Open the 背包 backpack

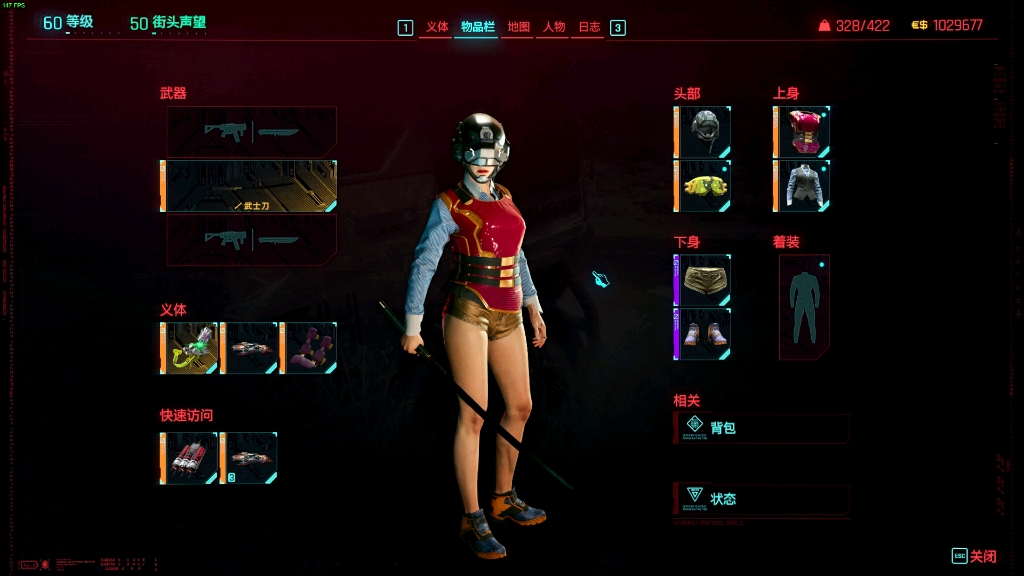click(762, 428)
